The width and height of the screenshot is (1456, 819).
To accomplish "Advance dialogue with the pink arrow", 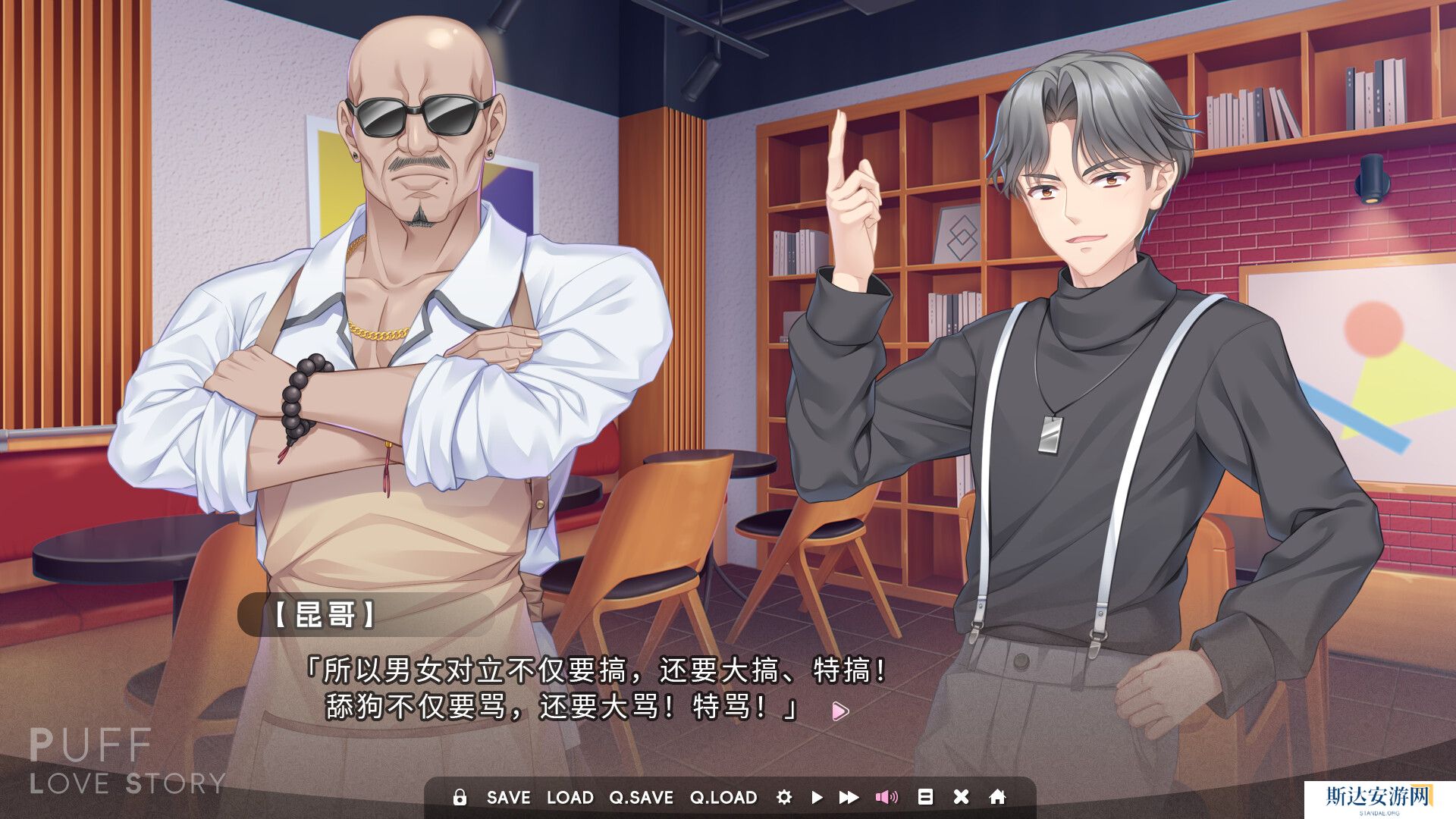I will (839, 711).
